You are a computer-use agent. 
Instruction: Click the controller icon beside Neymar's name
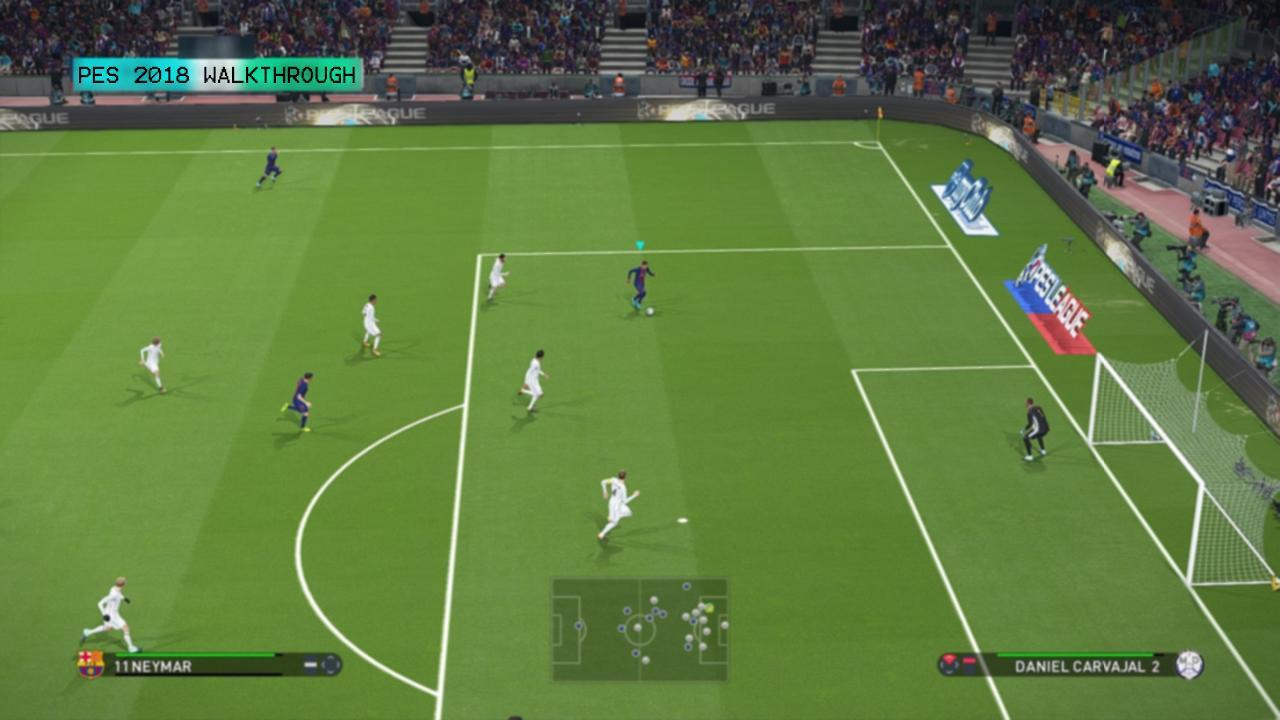332,662
